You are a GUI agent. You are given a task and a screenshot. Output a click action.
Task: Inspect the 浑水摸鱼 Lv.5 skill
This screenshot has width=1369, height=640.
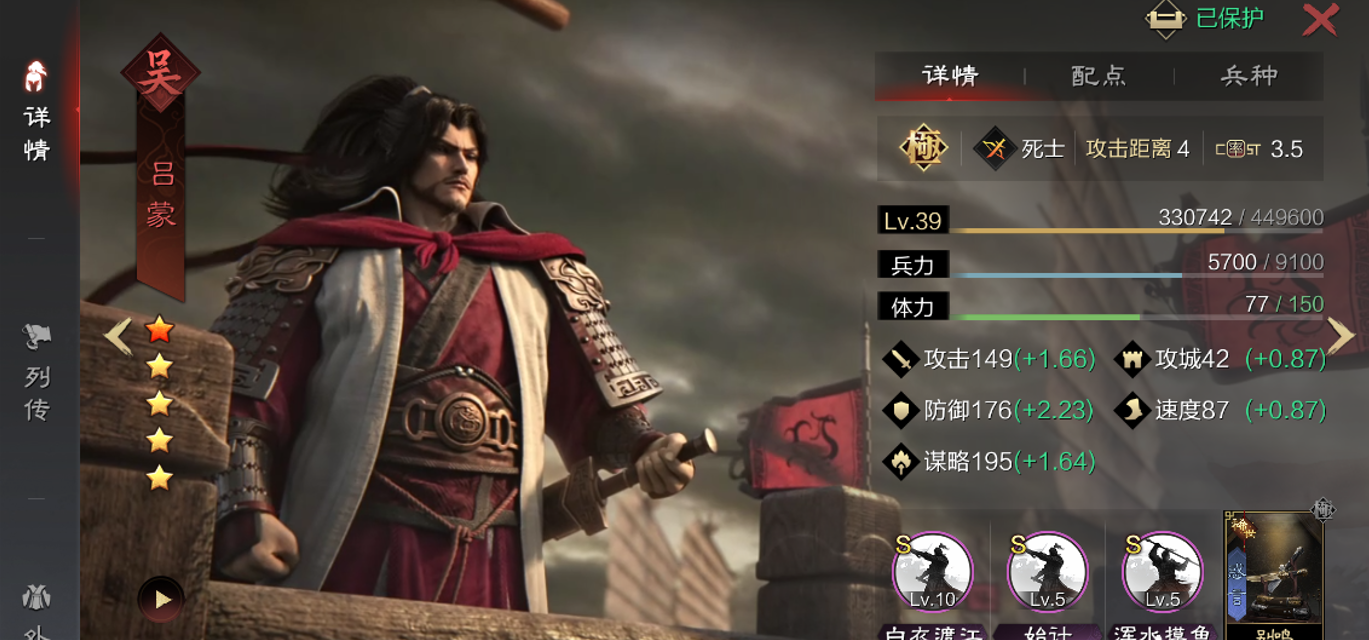(x=1162, y=573)
